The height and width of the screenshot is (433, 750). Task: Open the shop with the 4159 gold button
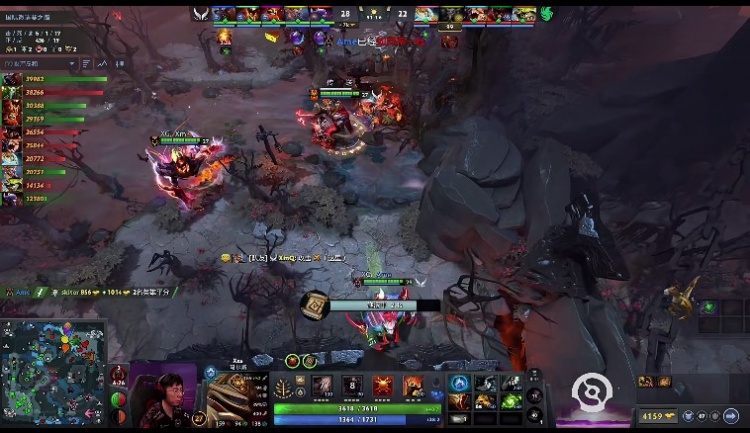coord(659,416)
